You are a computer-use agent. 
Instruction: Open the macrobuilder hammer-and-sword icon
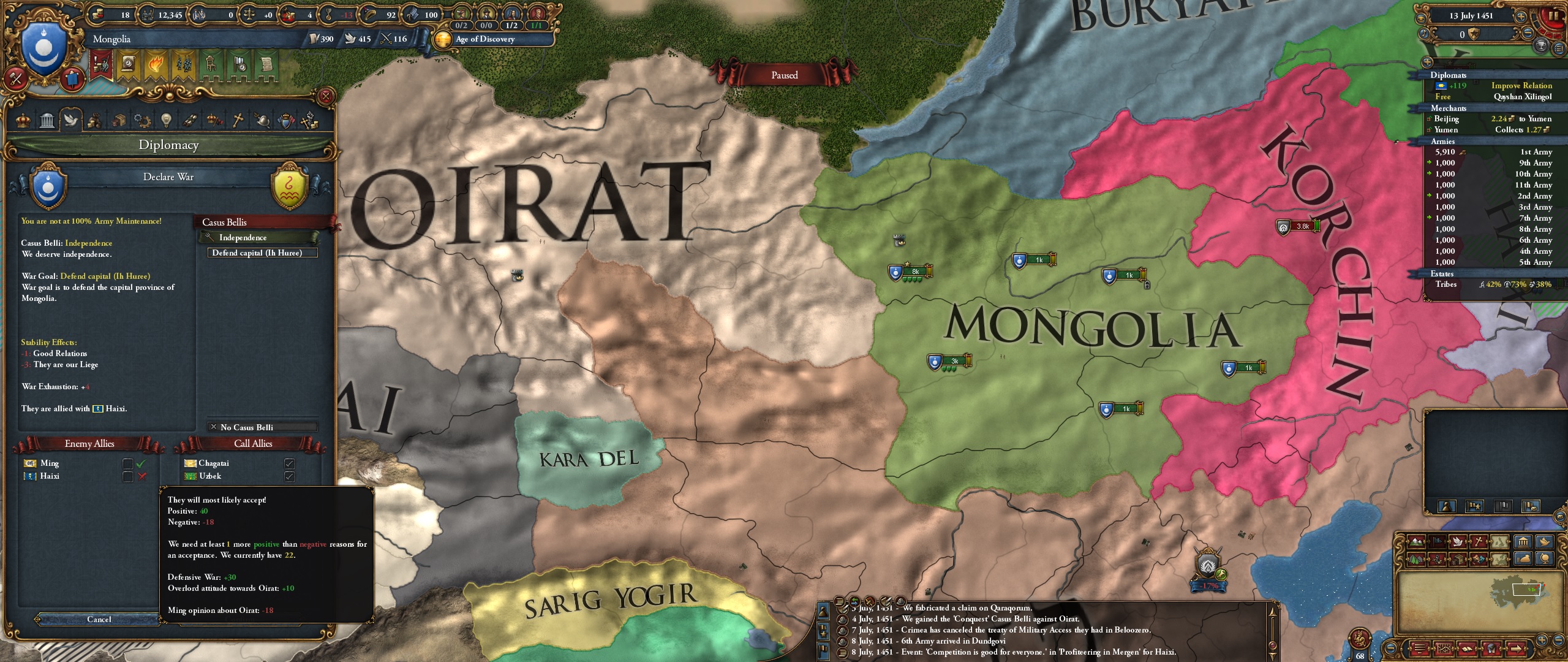click(x=15, y=78)
